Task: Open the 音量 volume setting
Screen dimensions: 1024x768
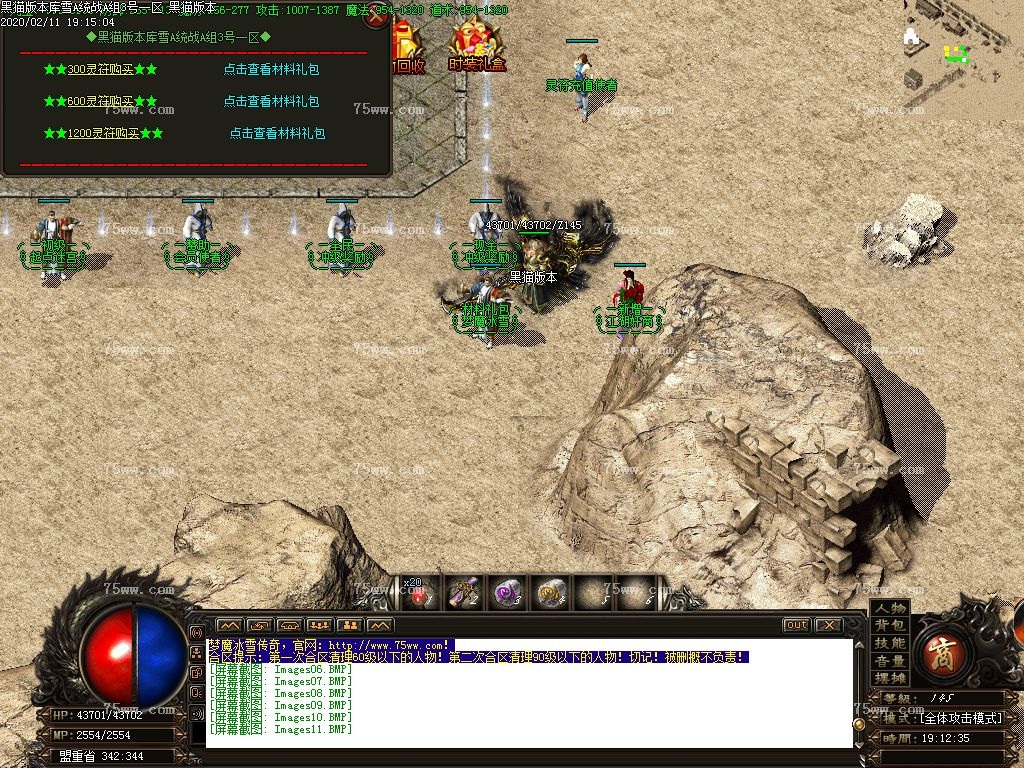Action: 889,661
